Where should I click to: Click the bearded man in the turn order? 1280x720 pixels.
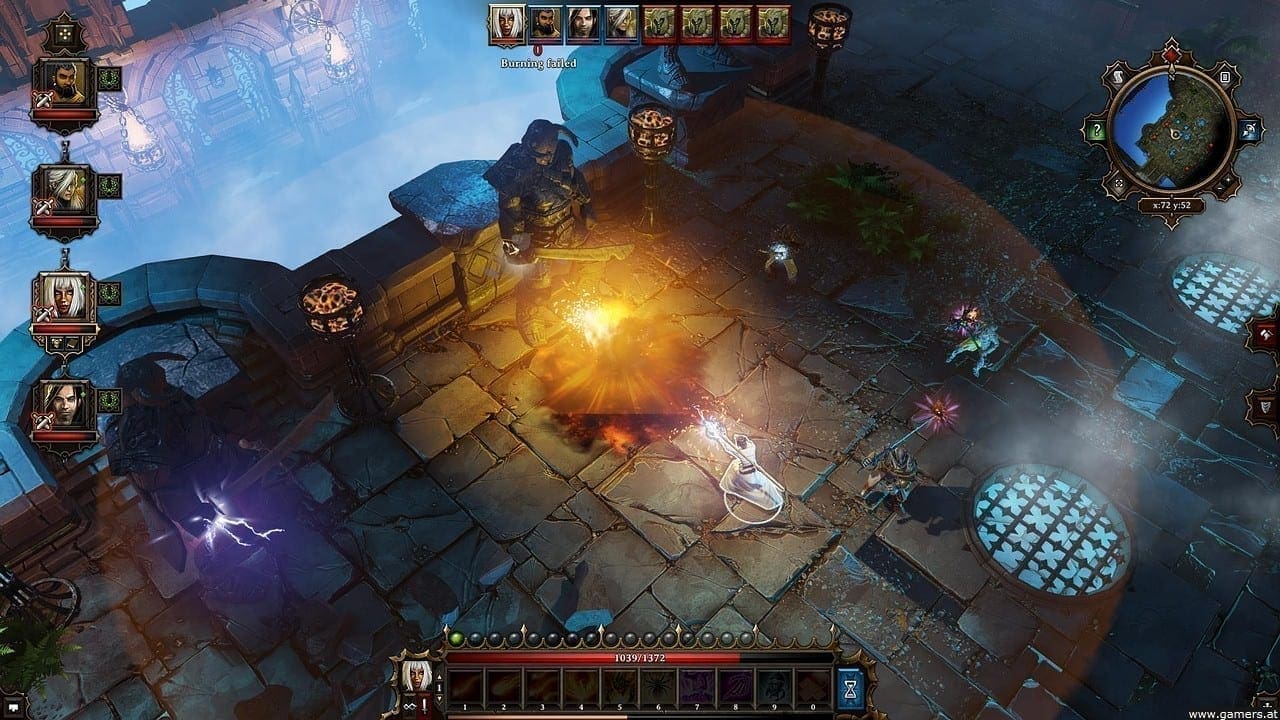point(542,22)
